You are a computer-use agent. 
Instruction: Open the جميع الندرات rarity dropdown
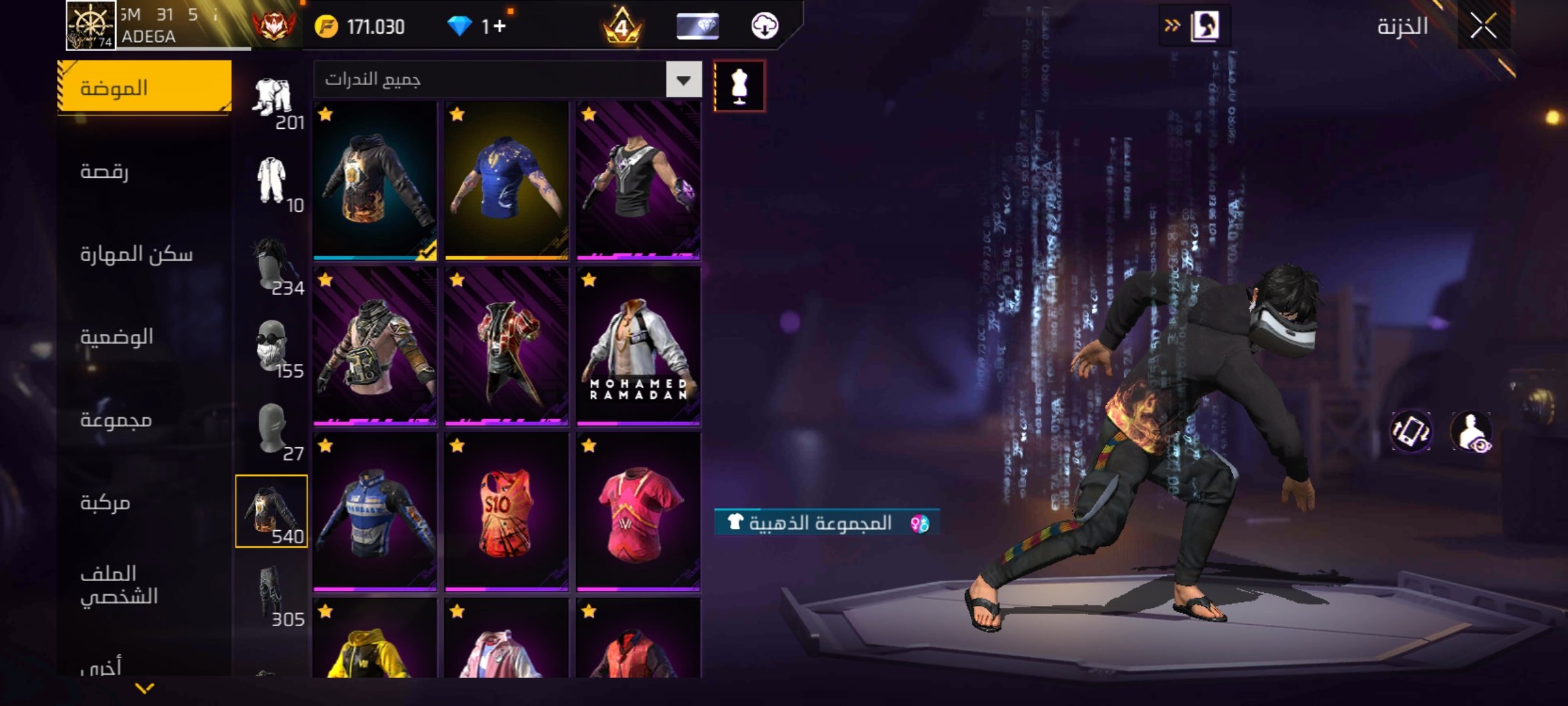[x=683, y=80]
